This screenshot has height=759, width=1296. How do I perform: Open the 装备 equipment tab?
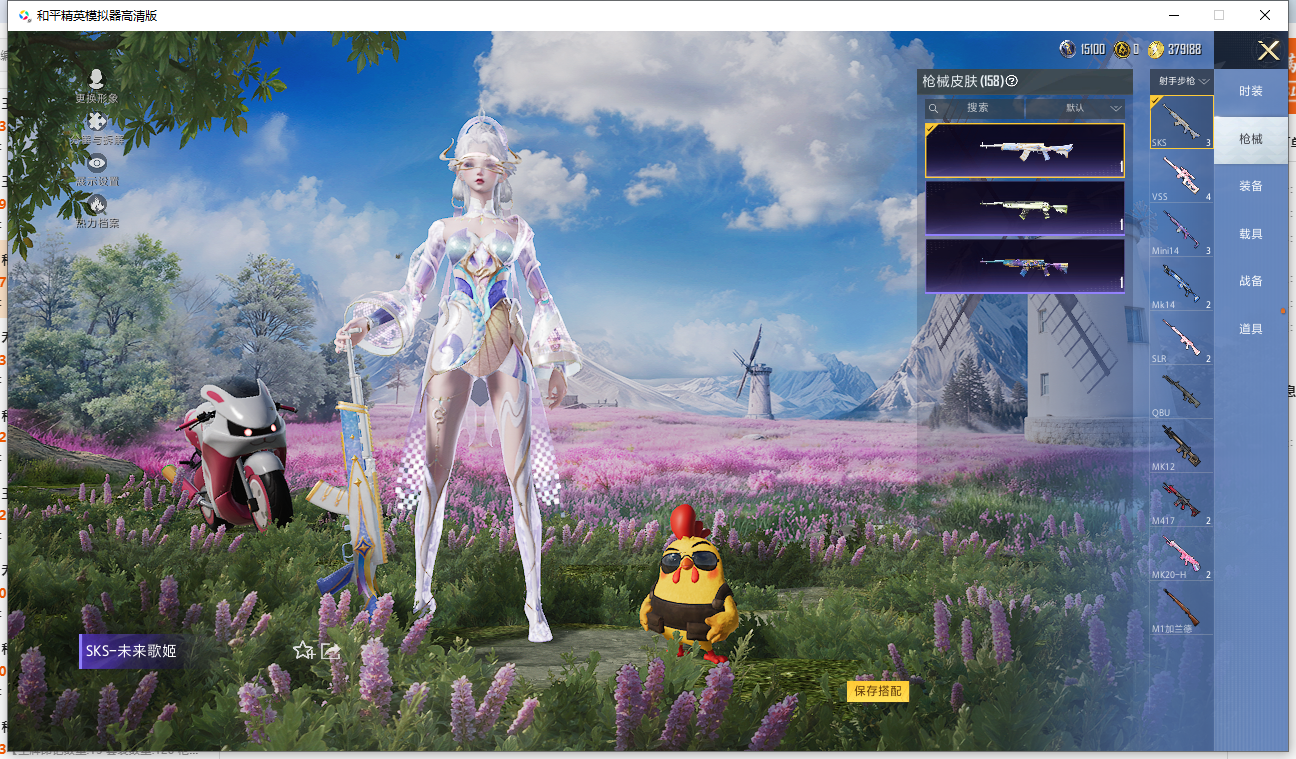(x=1250, y=186)
